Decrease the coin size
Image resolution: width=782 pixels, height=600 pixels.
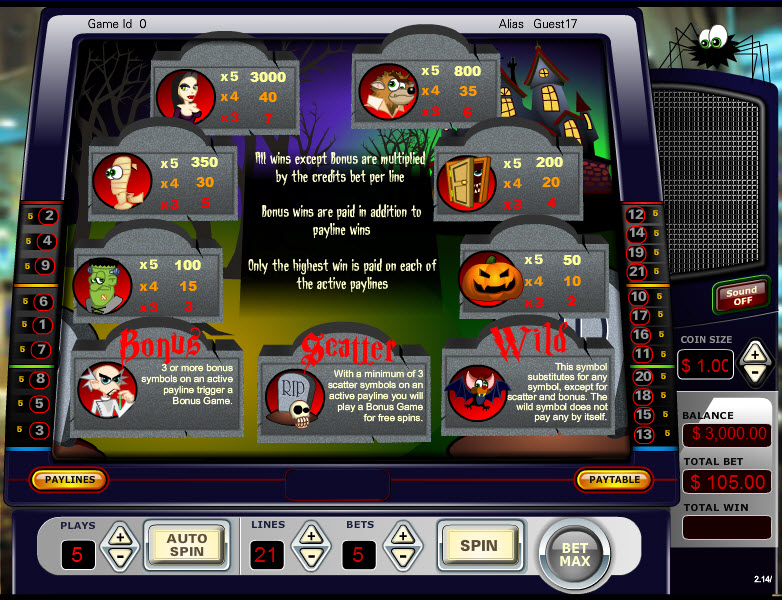click(x=756, y=374)
